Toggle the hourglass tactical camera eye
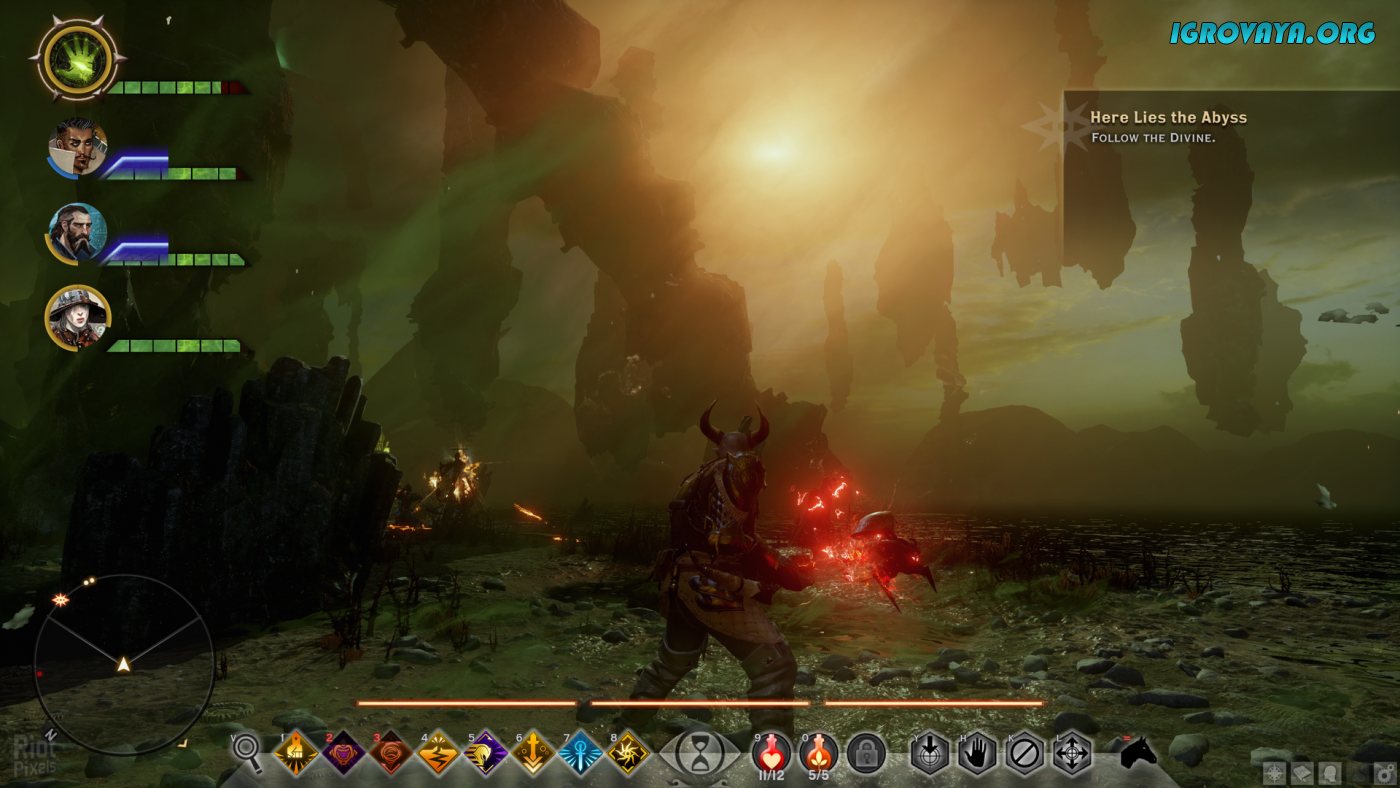The height and width of the screenshot is (788, 1400). (700, 753)
